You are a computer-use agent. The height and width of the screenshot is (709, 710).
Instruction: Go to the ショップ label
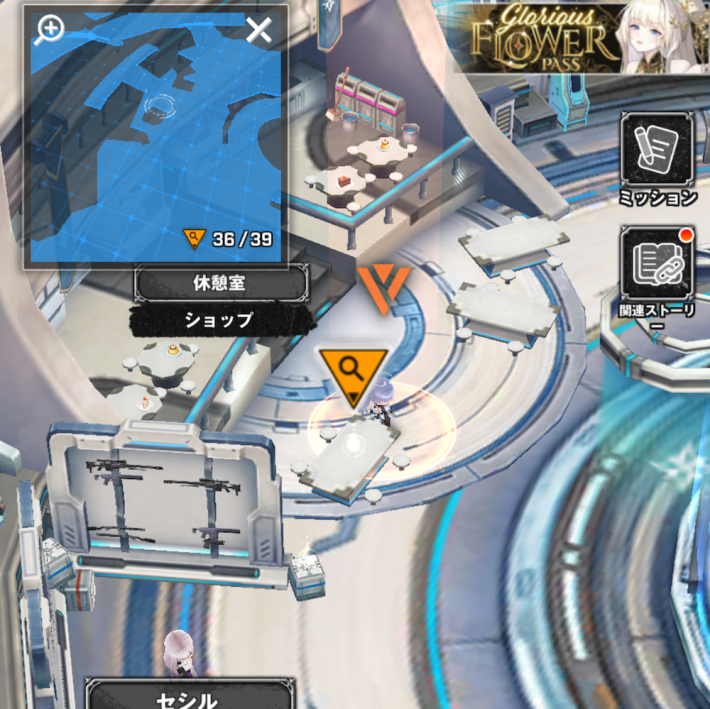click(x=219, y=320)
